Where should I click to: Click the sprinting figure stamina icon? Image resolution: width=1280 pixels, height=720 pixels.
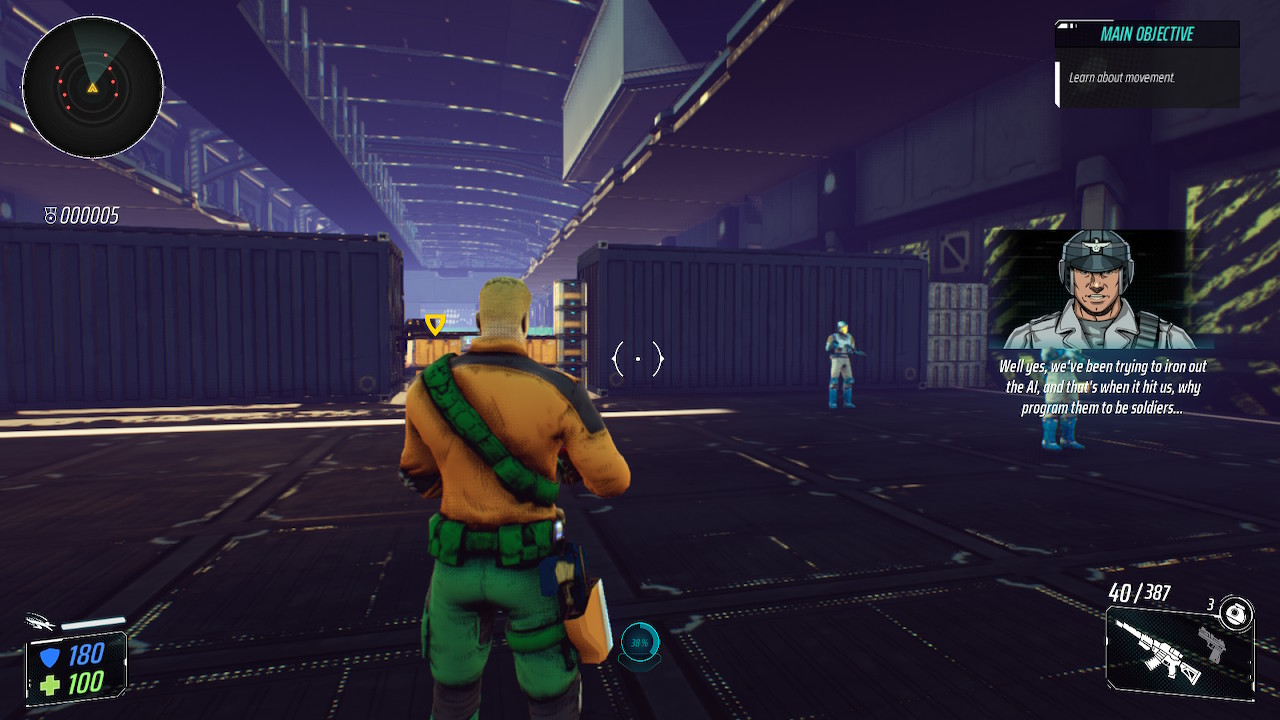tap(40, 621)
